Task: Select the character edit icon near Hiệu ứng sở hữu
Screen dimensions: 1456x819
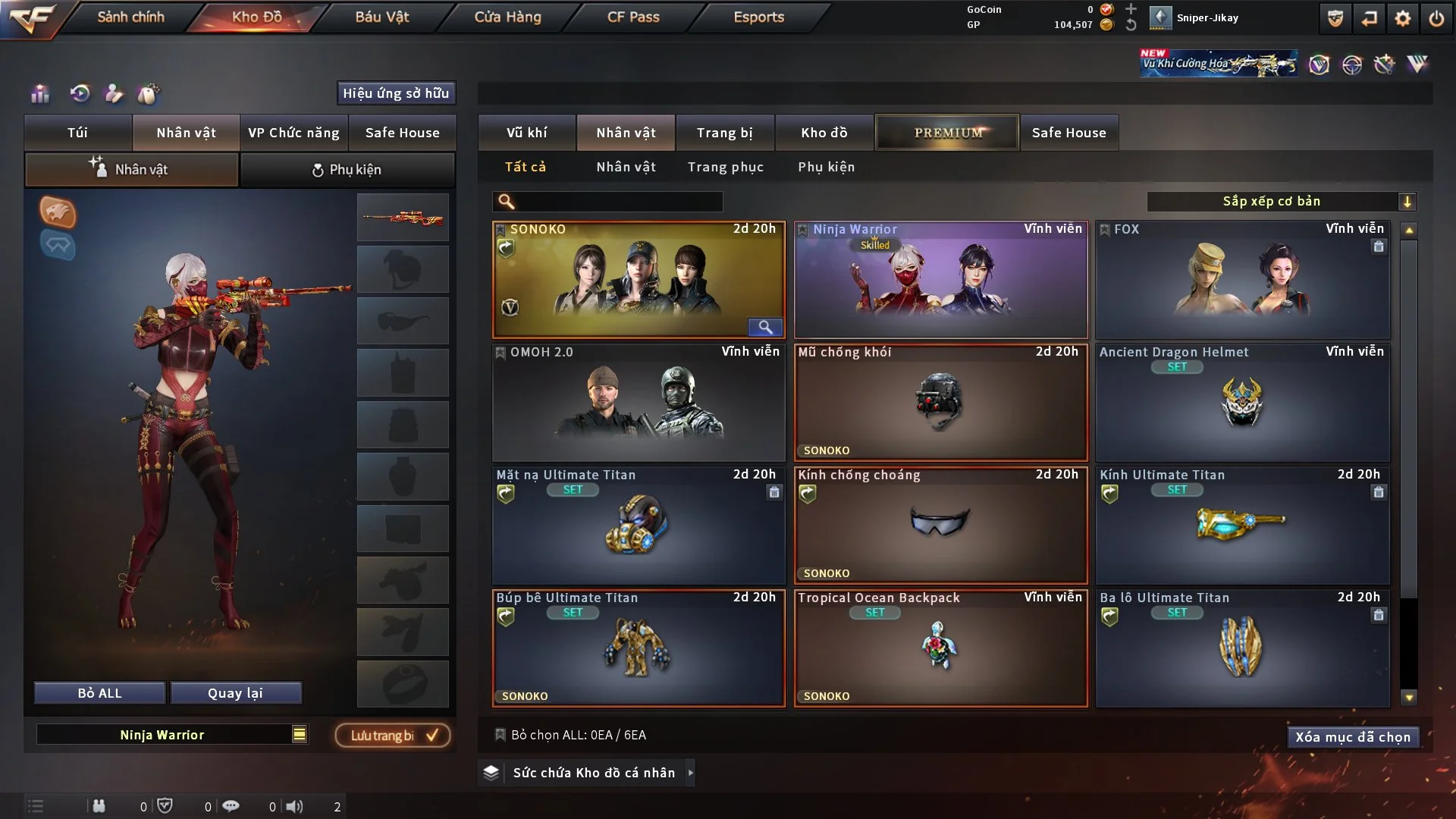Action: tap(114, 94)
